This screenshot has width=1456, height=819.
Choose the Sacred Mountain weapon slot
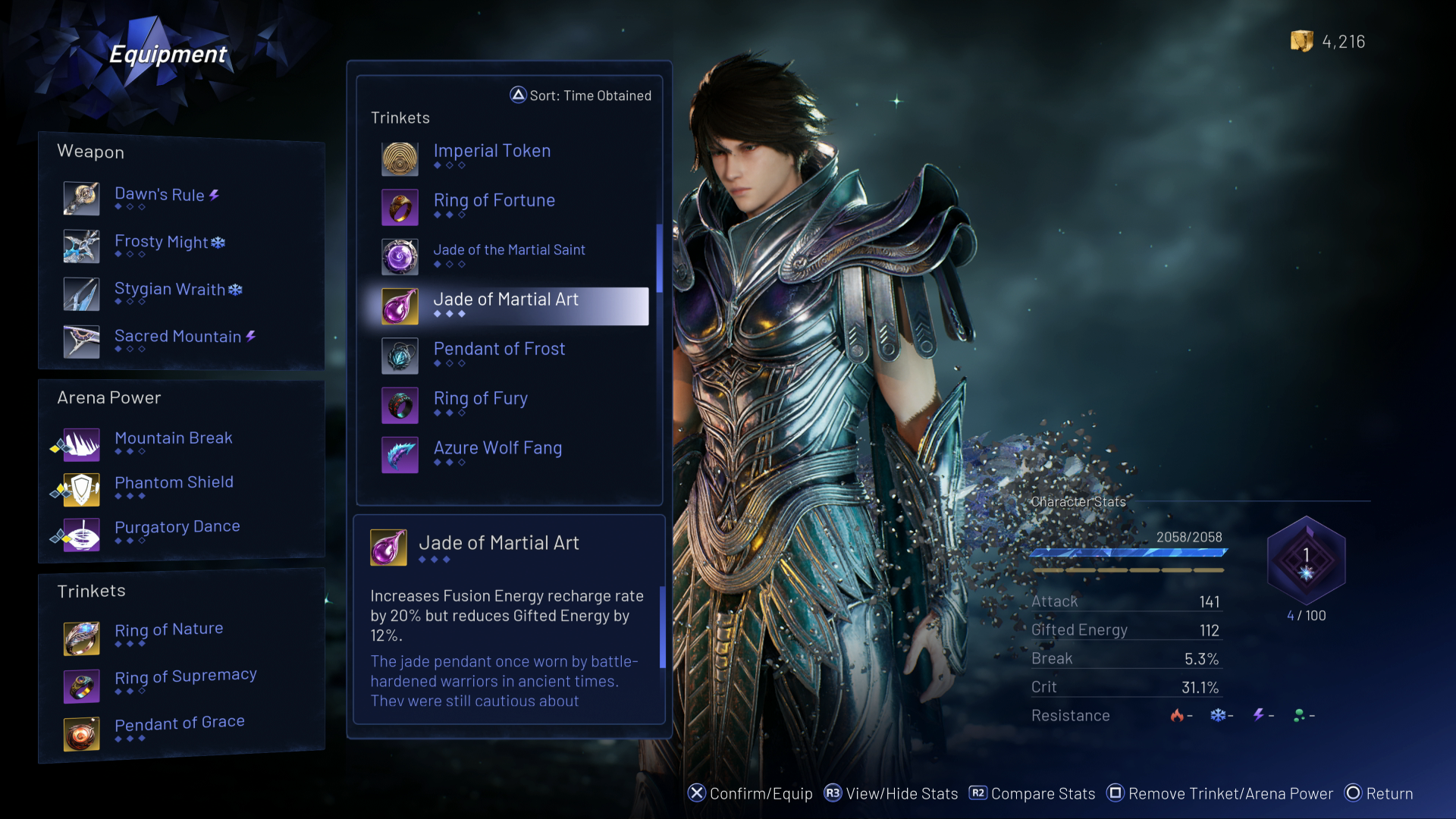[x=177, y=337]
